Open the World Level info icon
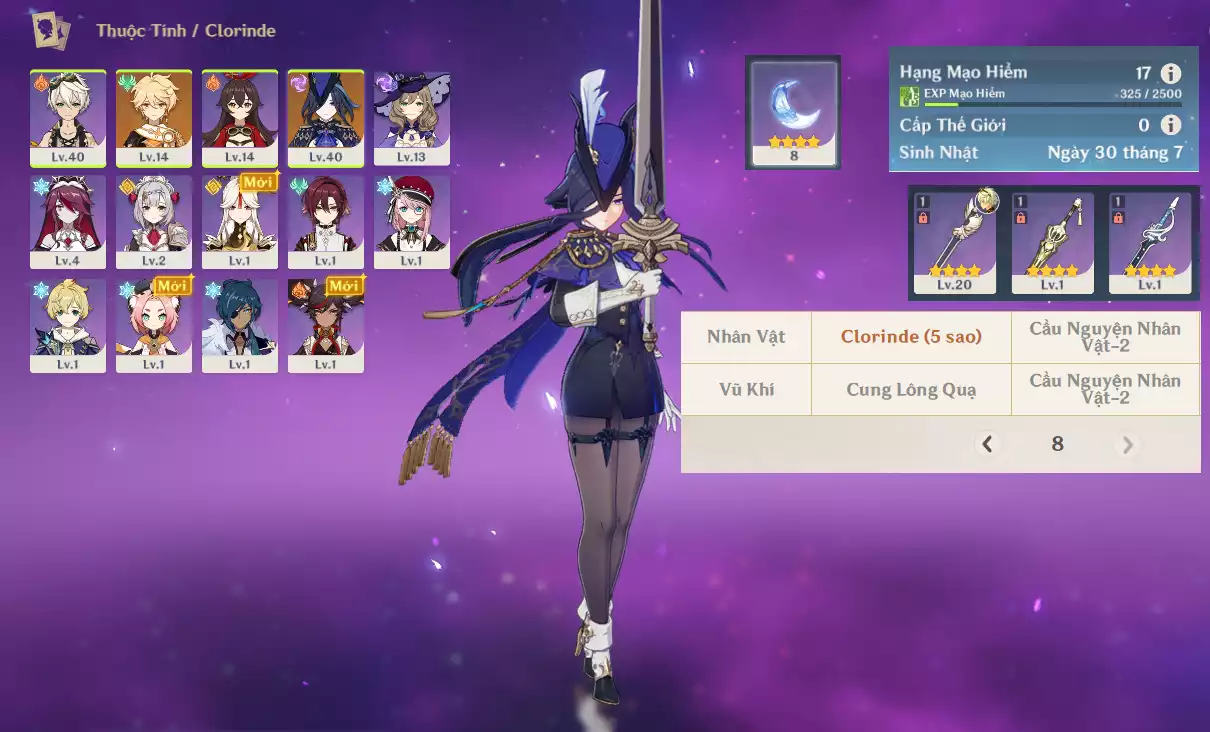Image resolution: width=1210 pixels, height=732 pixels. tap(1170, 125)
